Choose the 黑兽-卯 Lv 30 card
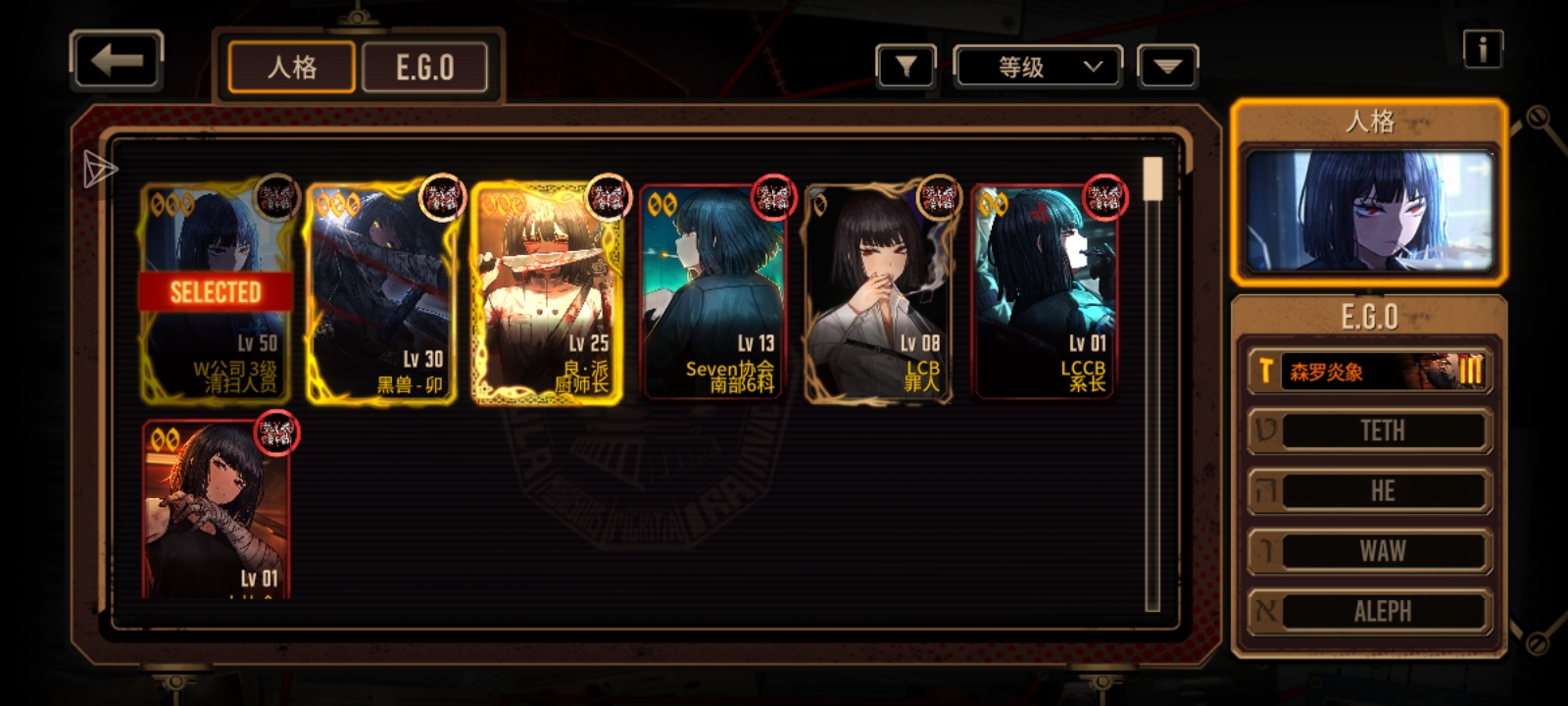The image size is (1568, 706). point(381,292)
